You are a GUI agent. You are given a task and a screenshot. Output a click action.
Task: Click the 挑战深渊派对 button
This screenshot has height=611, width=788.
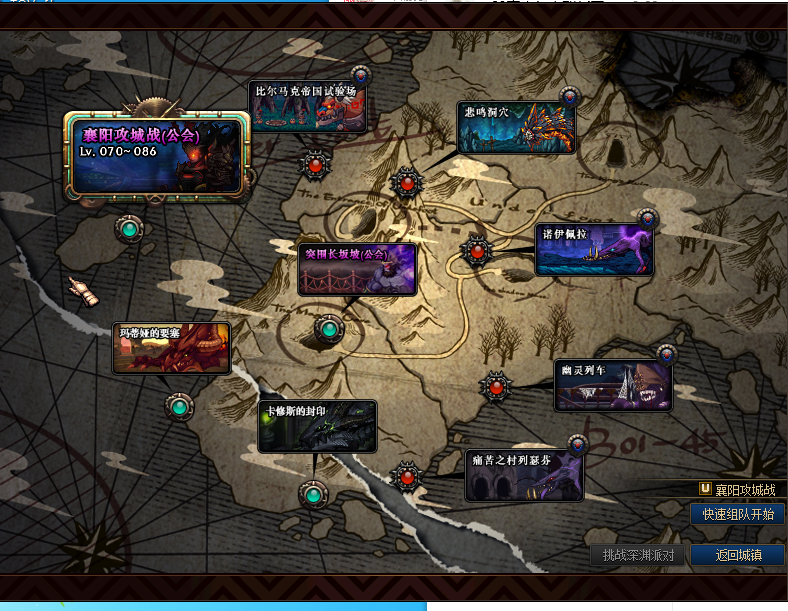pos(638,555)
